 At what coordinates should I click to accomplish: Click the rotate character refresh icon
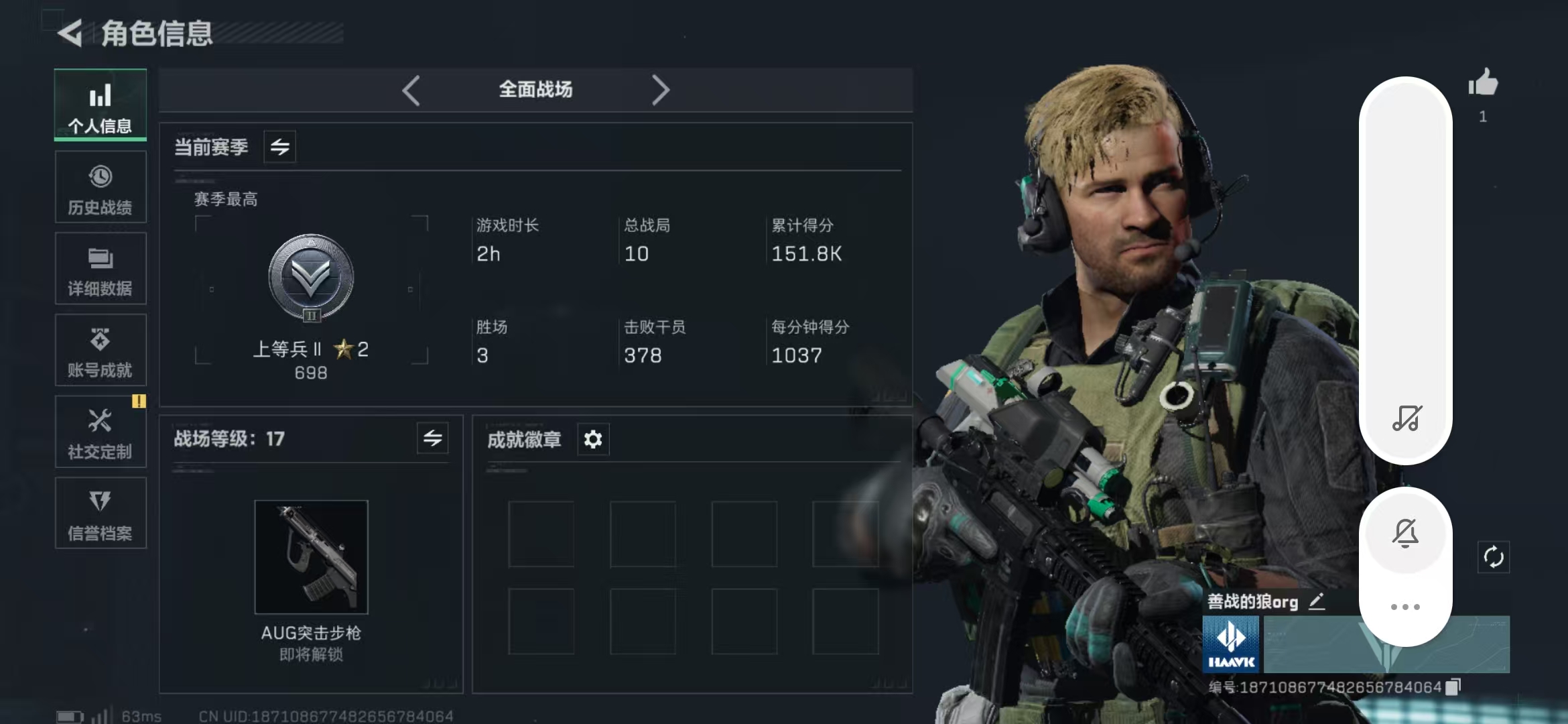pos(1494,557)
